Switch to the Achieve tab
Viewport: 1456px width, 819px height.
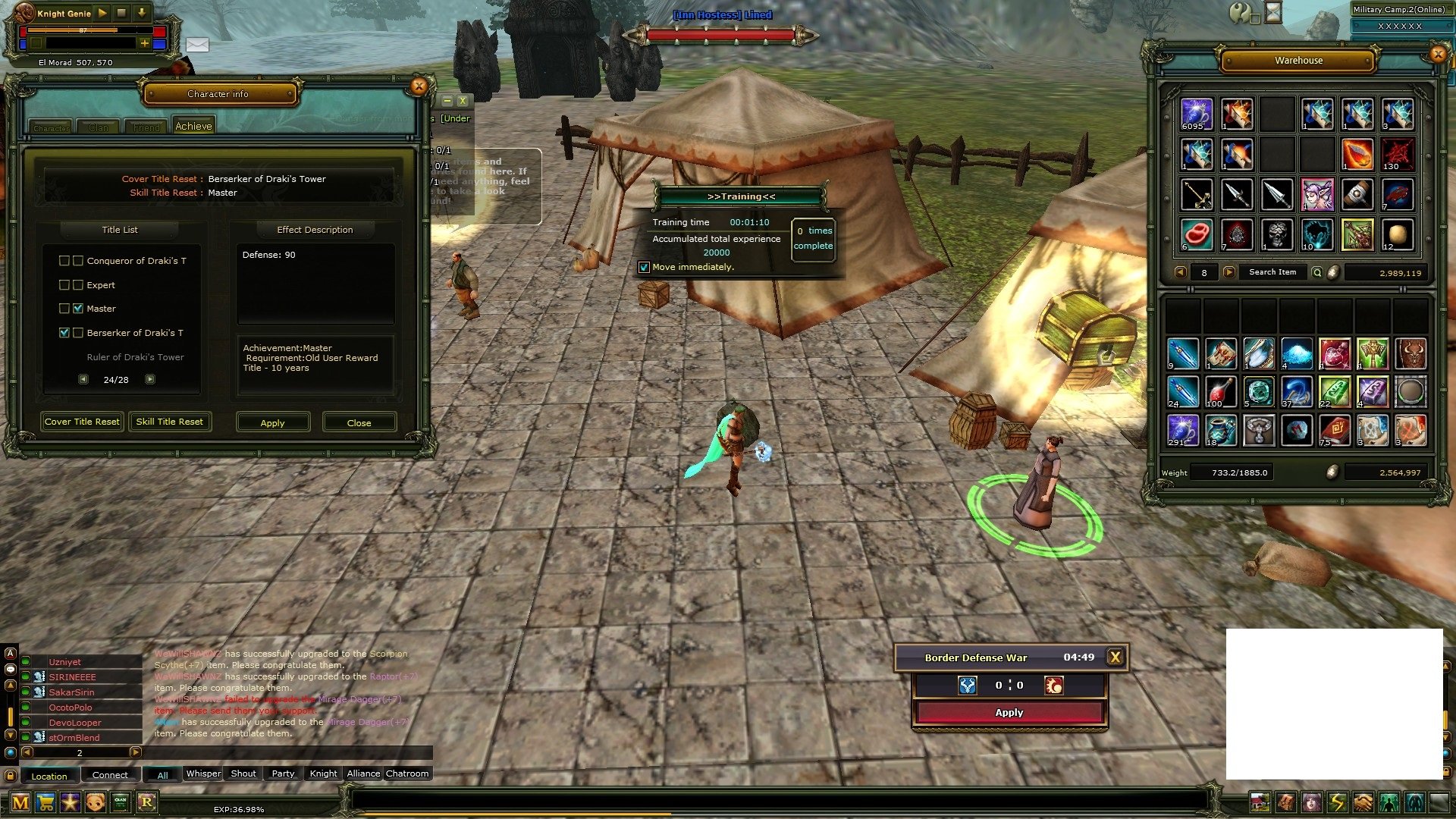193,127
